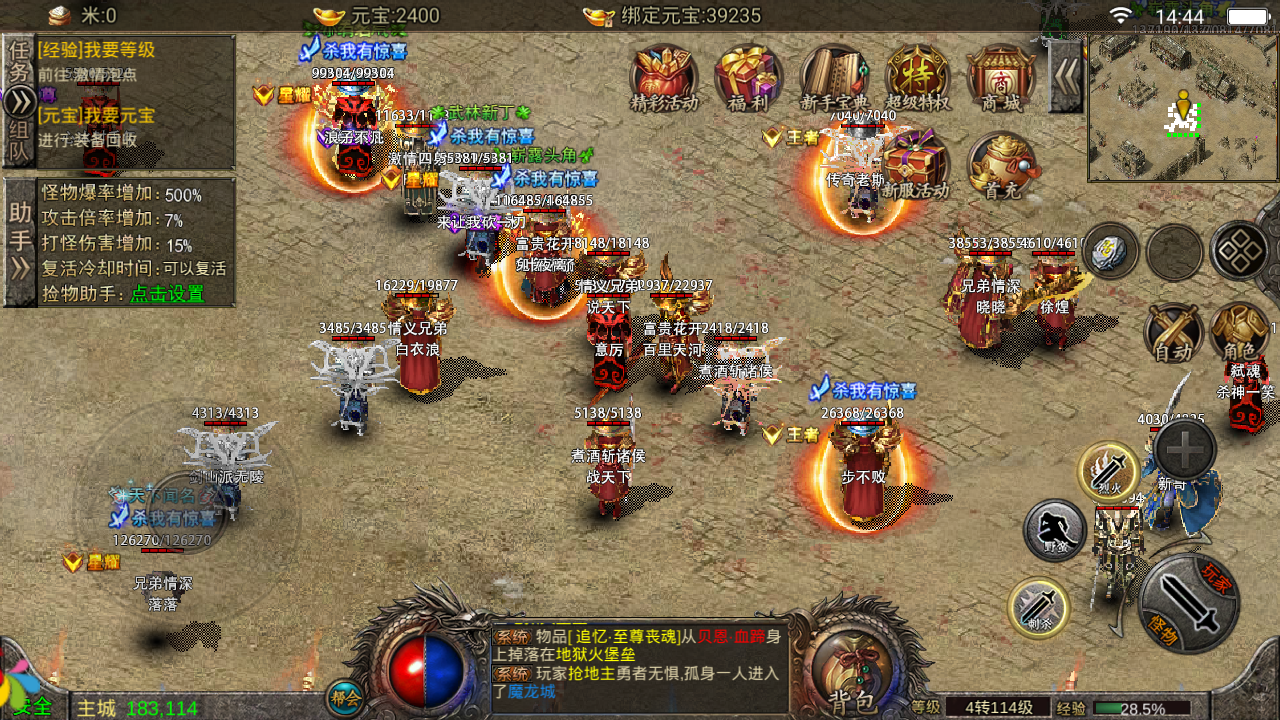Toggle 自动 auto-battle button

(x=1173, y=332)
